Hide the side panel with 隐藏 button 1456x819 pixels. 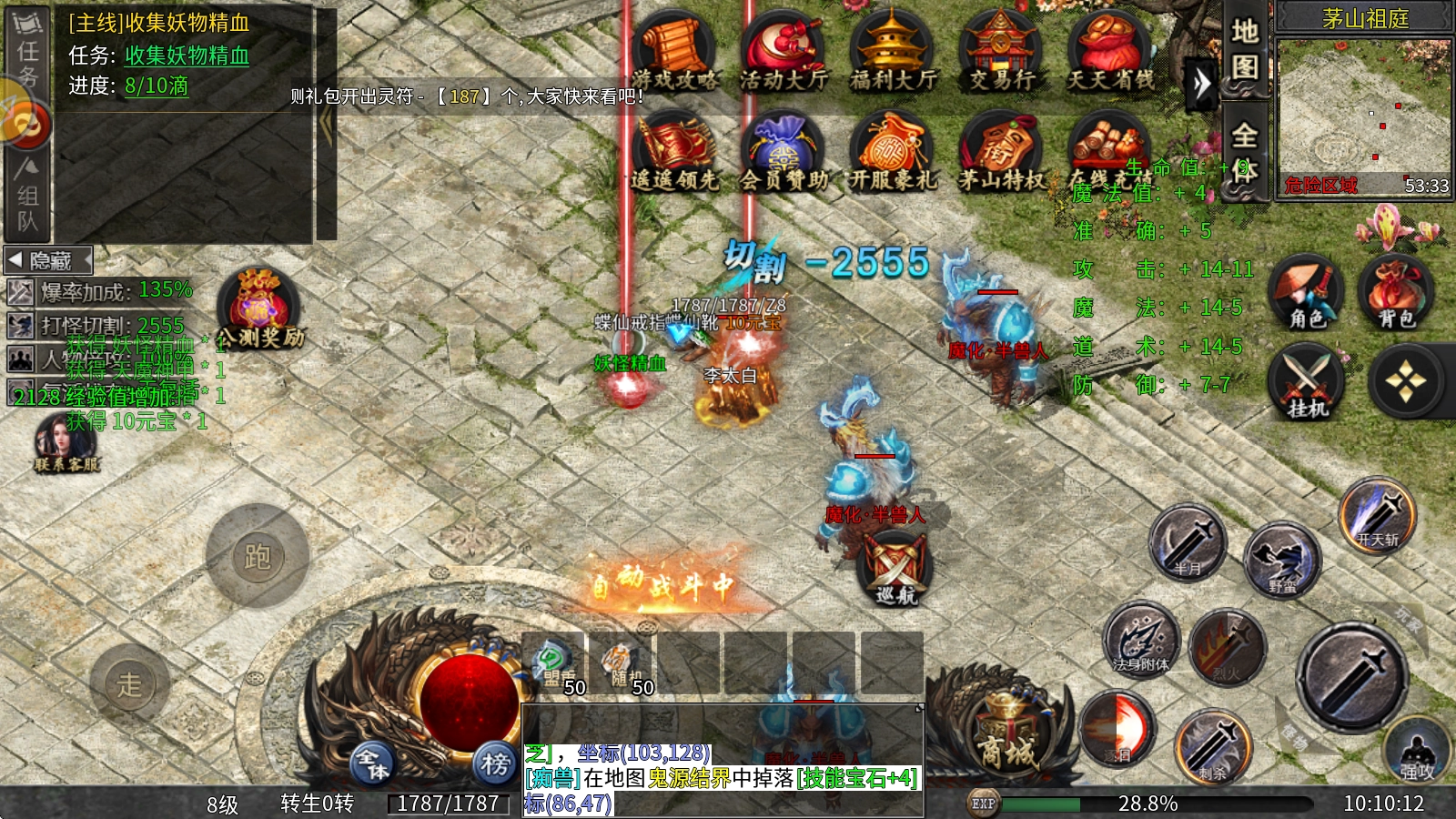[x=49, y=261]
